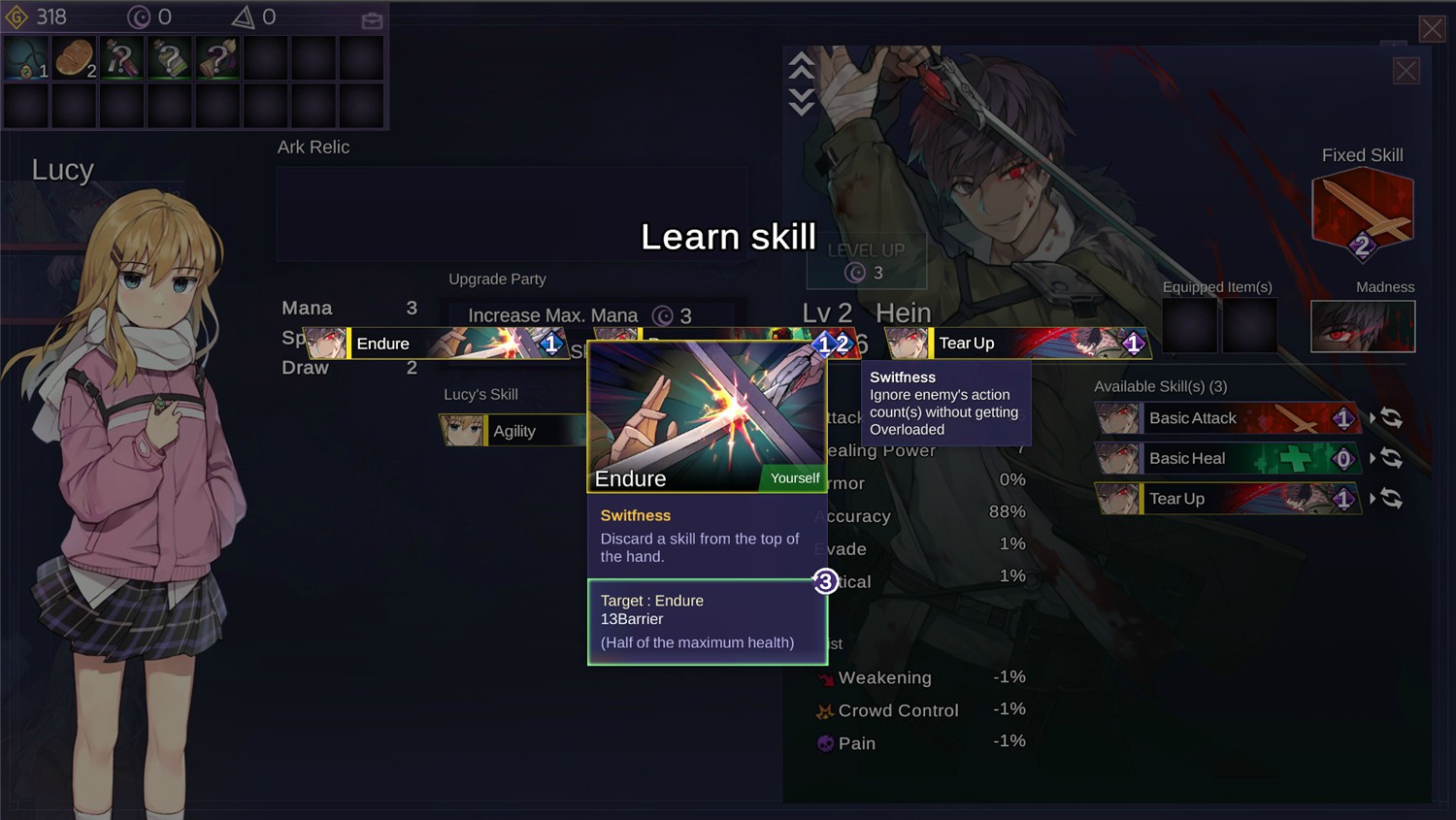Toggle the swap arrows next to Basic Heal
The width and height of the screenshot is (1456, 820).
(1390, 458)
